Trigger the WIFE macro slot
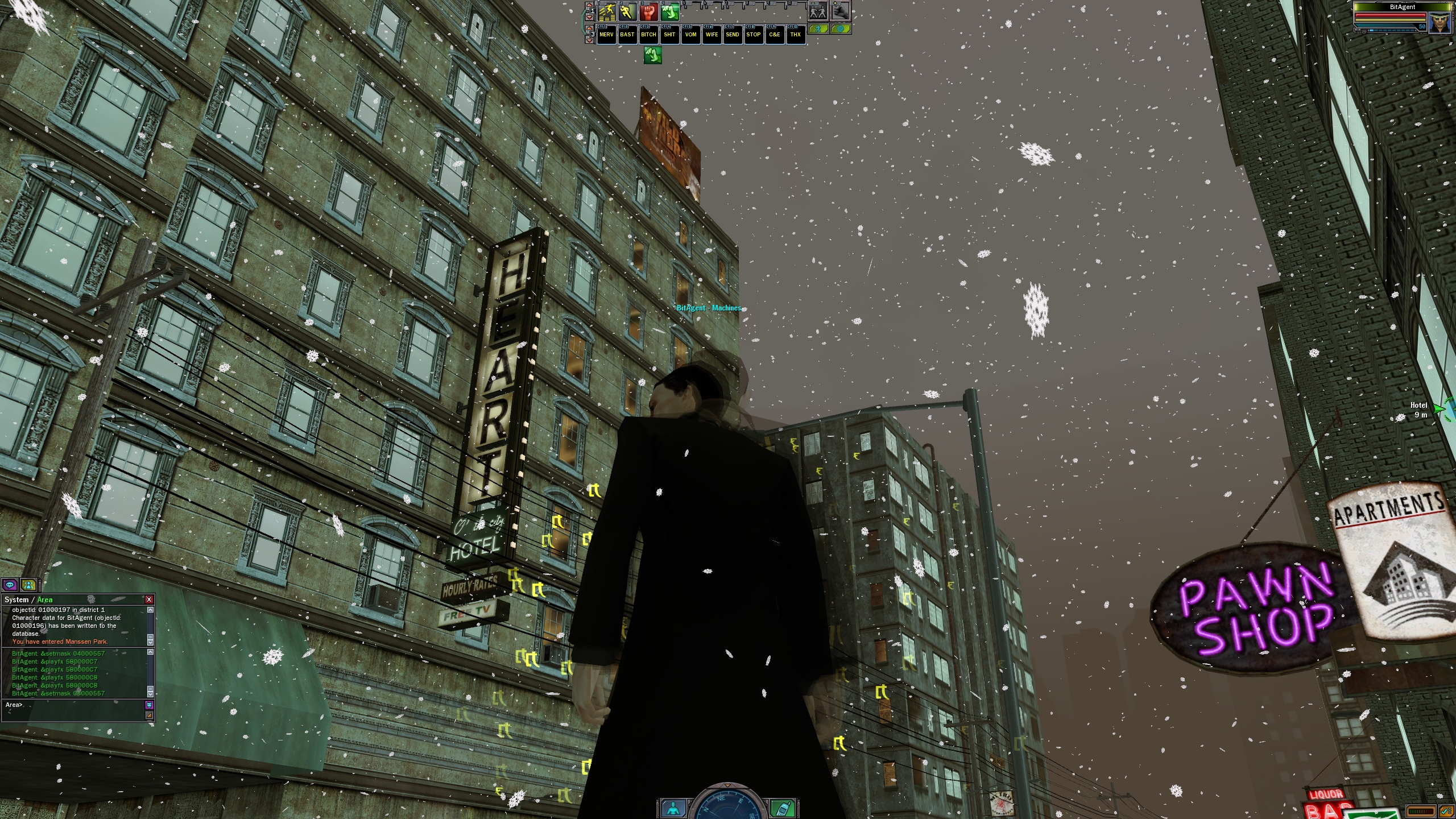Viewport: 1456px width, 819px height. (x=712, y=35)
